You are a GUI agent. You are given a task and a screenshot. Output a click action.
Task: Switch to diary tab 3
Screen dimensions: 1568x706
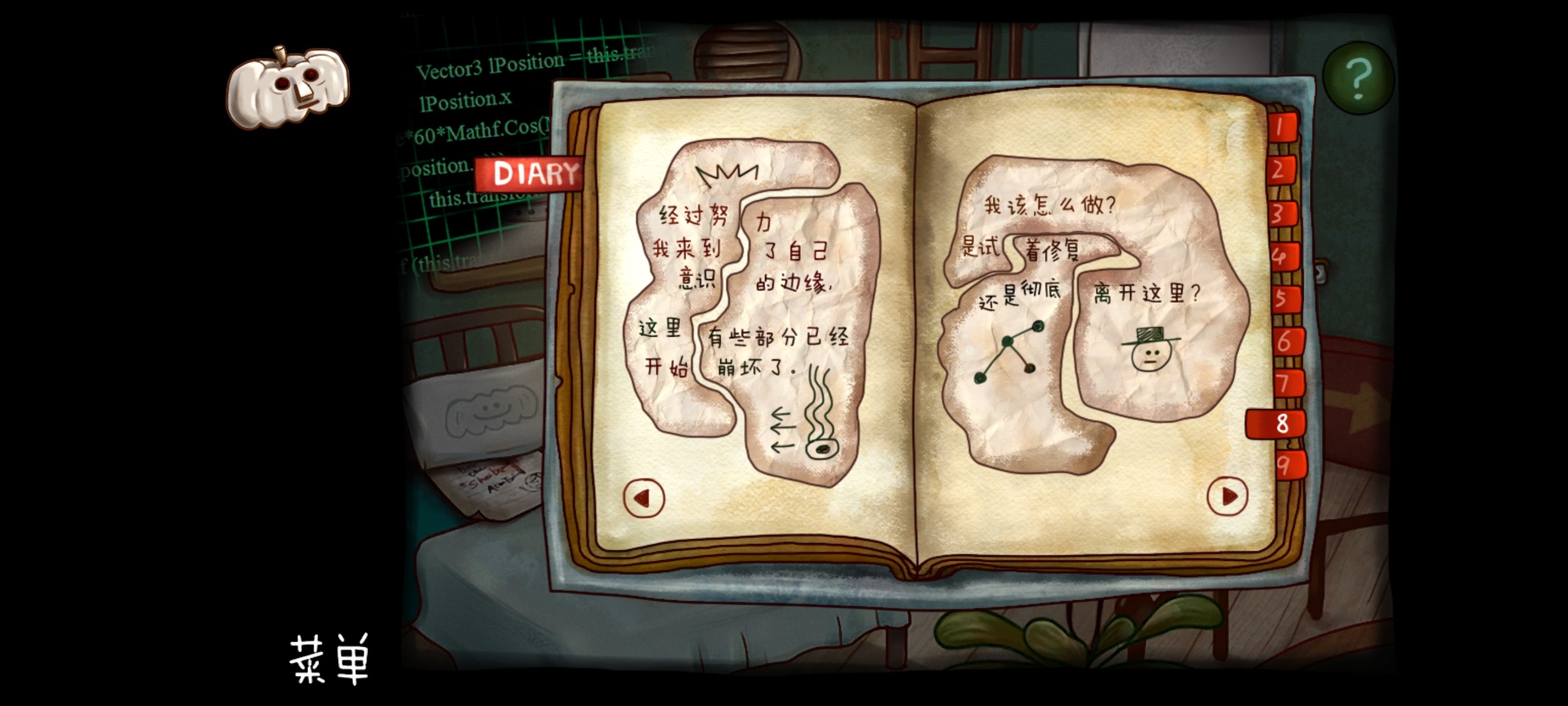point(1281,214)
